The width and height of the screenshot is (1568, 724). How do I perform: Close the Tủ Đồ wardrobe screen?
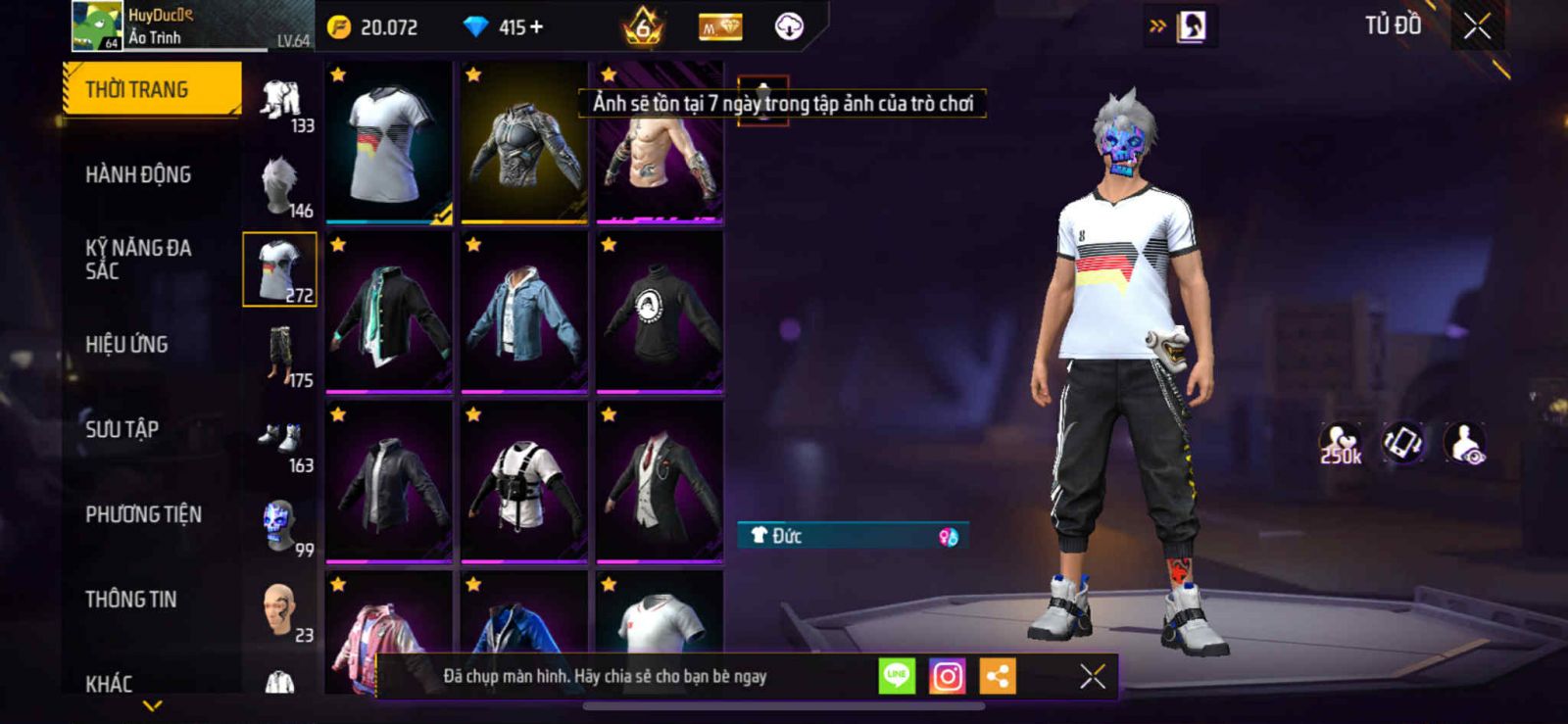pos(1477,26)
